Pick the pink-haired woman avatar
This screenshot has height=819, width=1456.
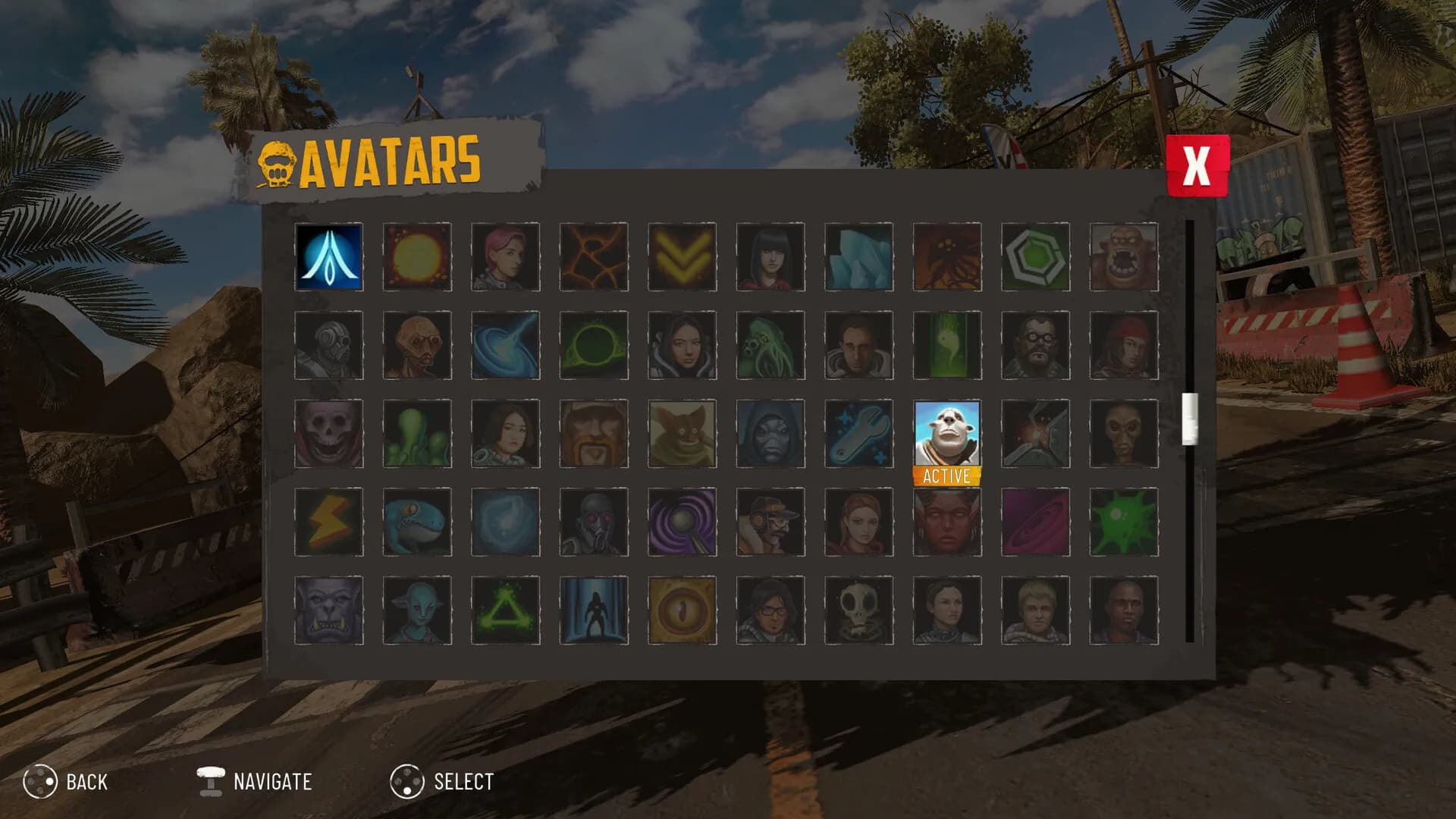pos(505,257)
